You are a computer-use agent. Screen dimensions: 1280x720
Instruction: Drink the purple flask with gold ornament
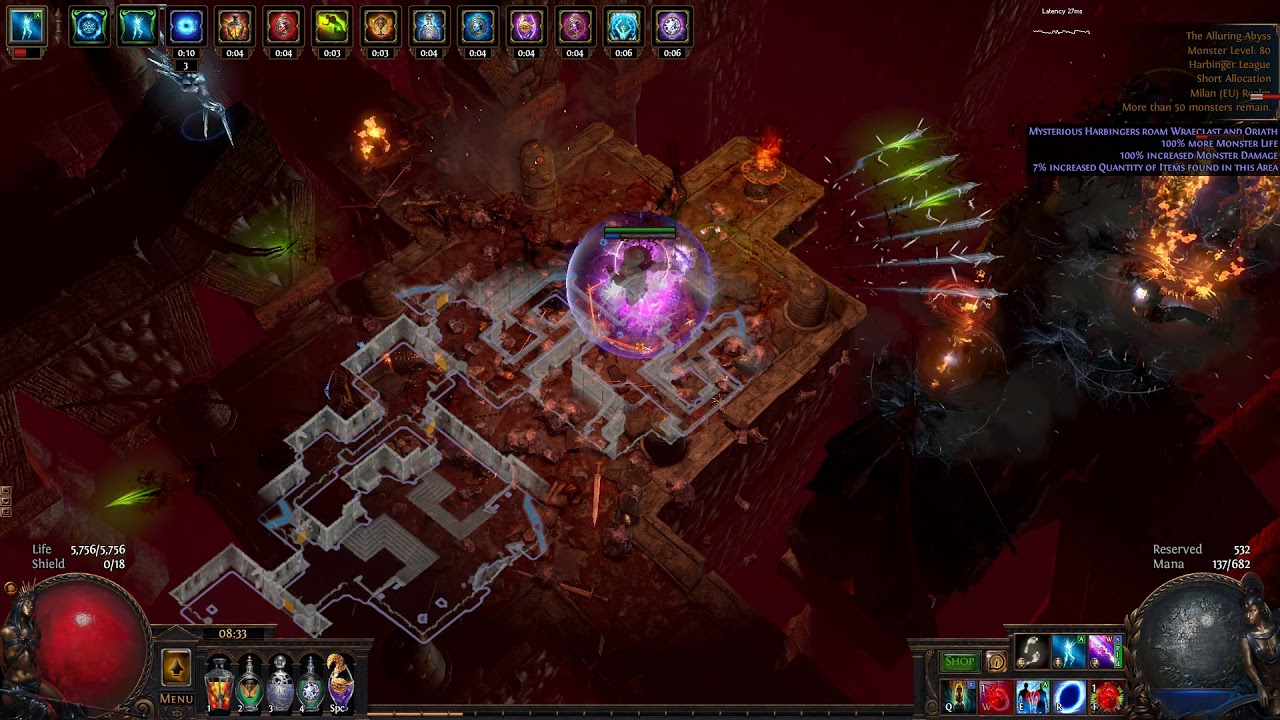pos(340,679)
